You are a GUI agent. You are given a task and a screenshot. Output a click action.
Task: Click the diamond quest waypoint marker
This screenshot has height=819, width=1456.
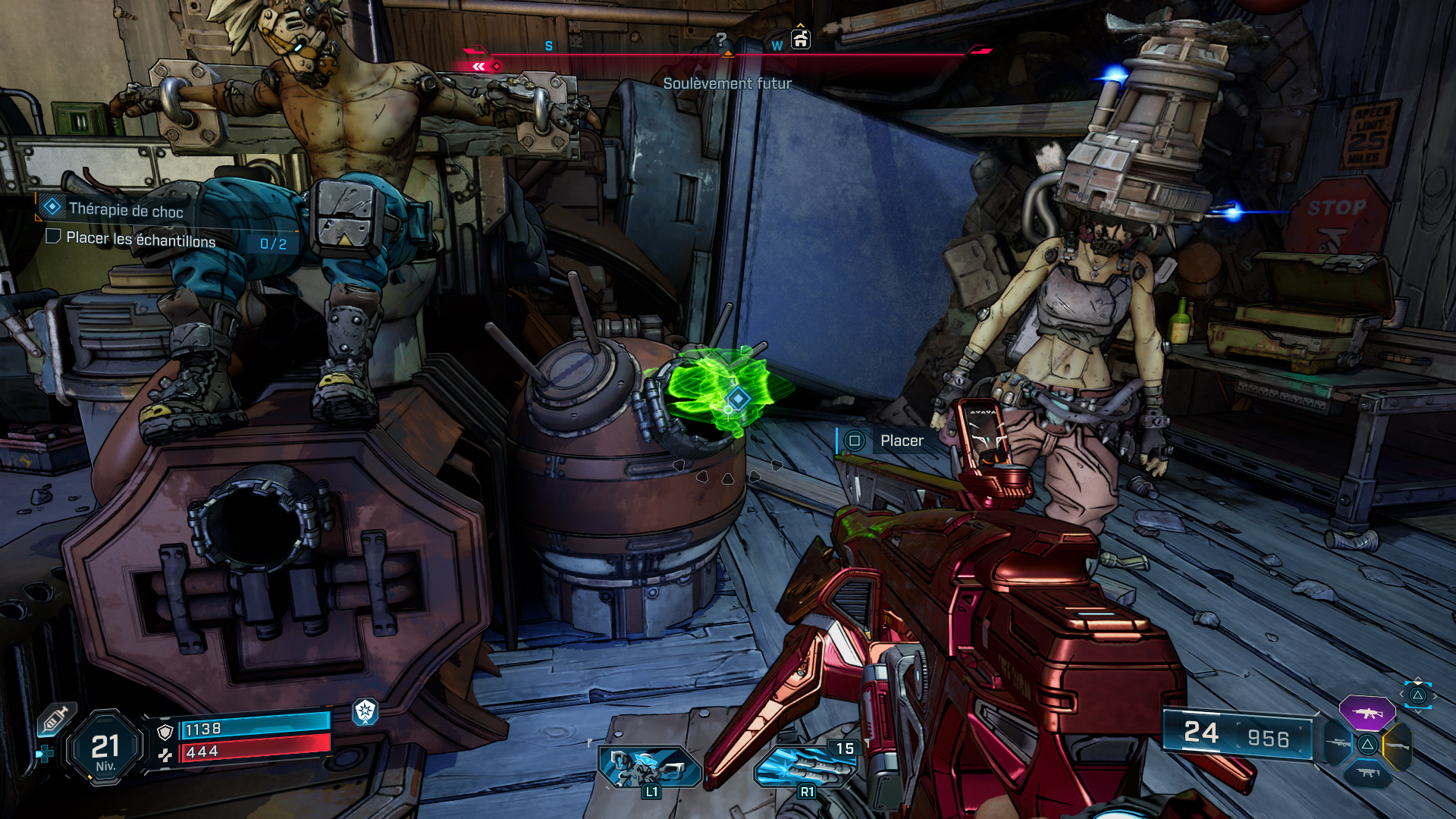738,398
